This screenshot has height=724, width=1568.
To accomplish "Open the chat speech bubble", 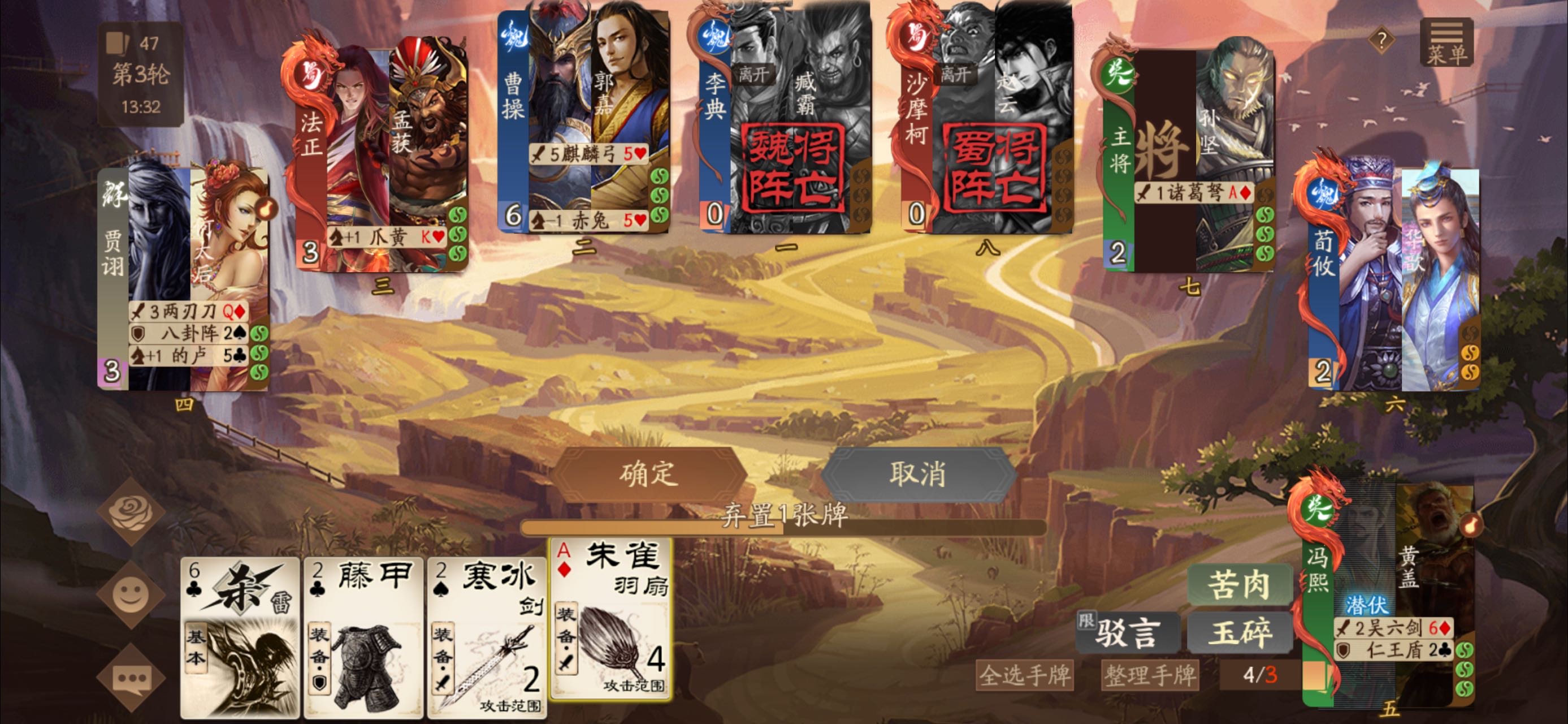I will click(131, 677).
